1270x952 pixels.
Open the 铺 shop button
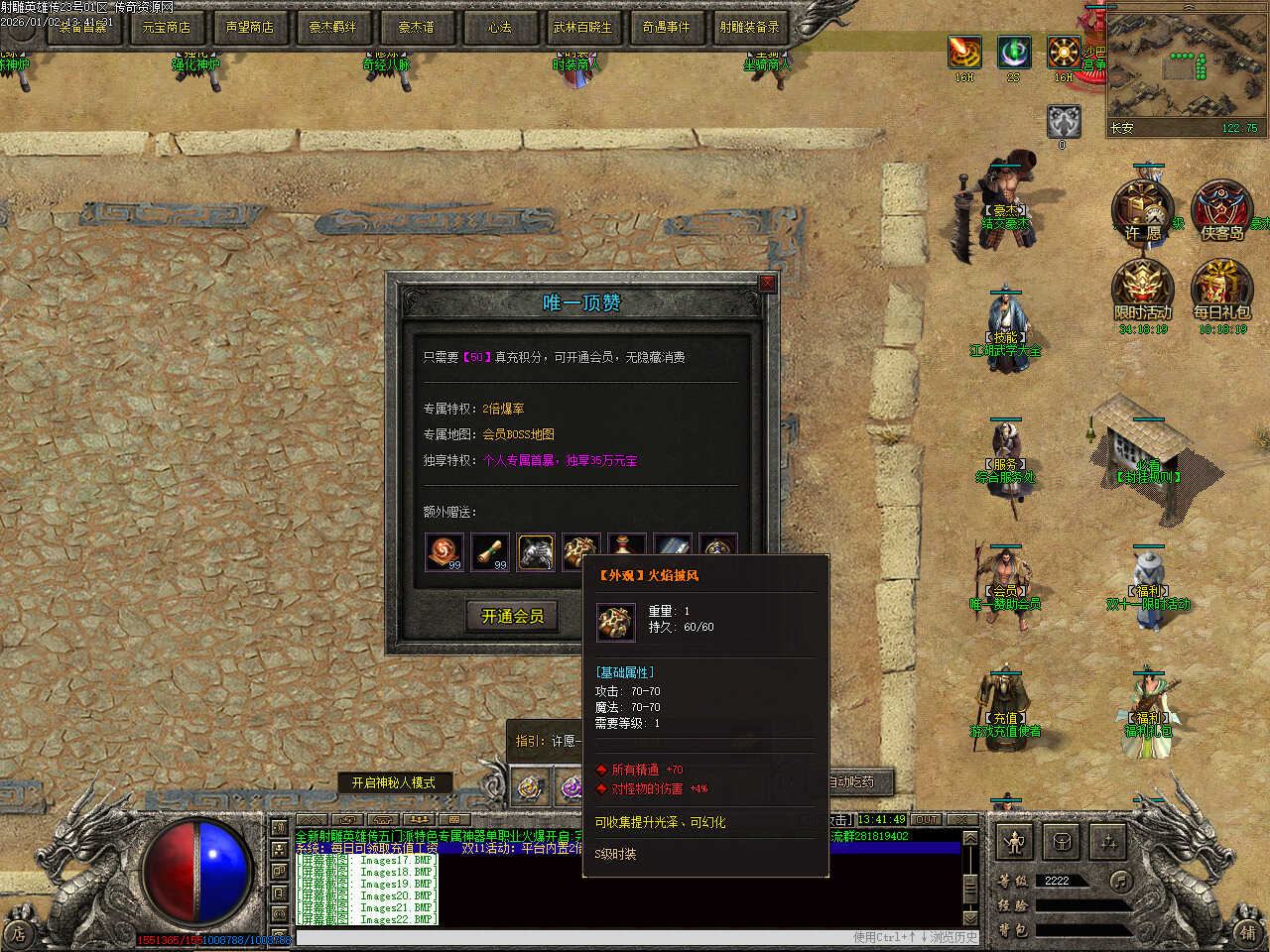pos(1247,931)
